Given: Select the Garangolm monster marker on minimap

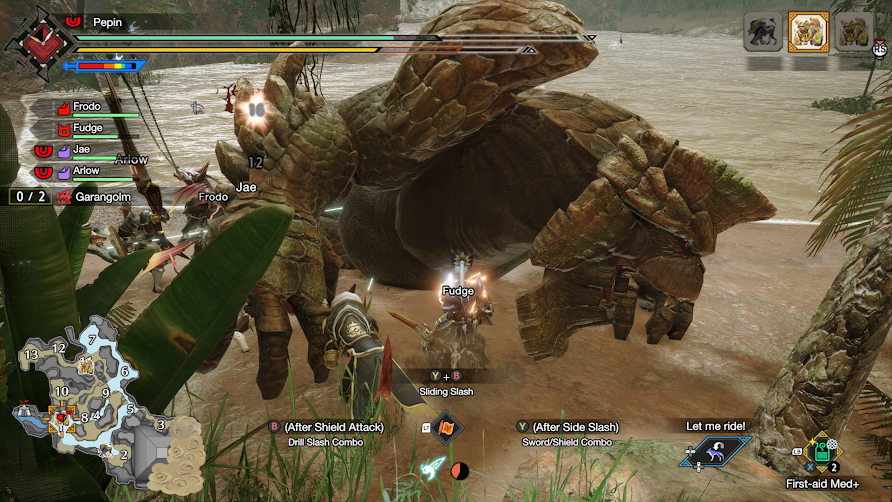Looking at the screenshot, I should [86, 366].
